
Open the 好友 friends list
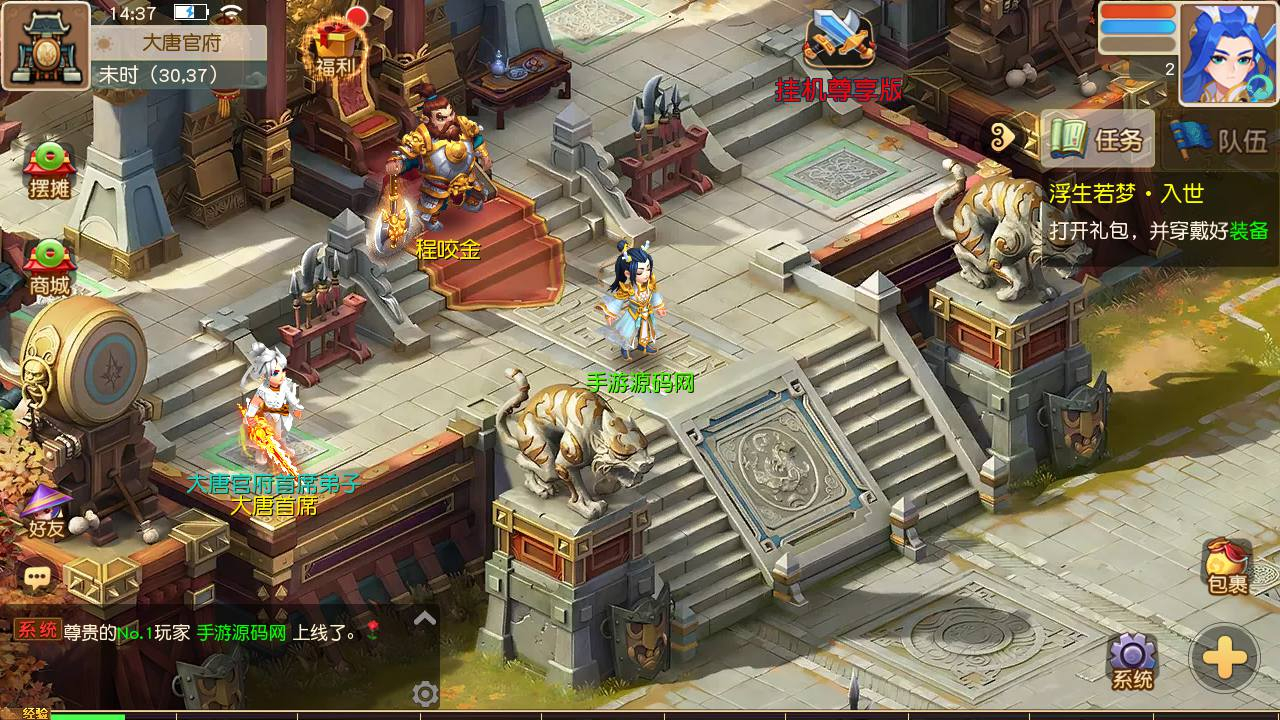click(x=46, y=511)
